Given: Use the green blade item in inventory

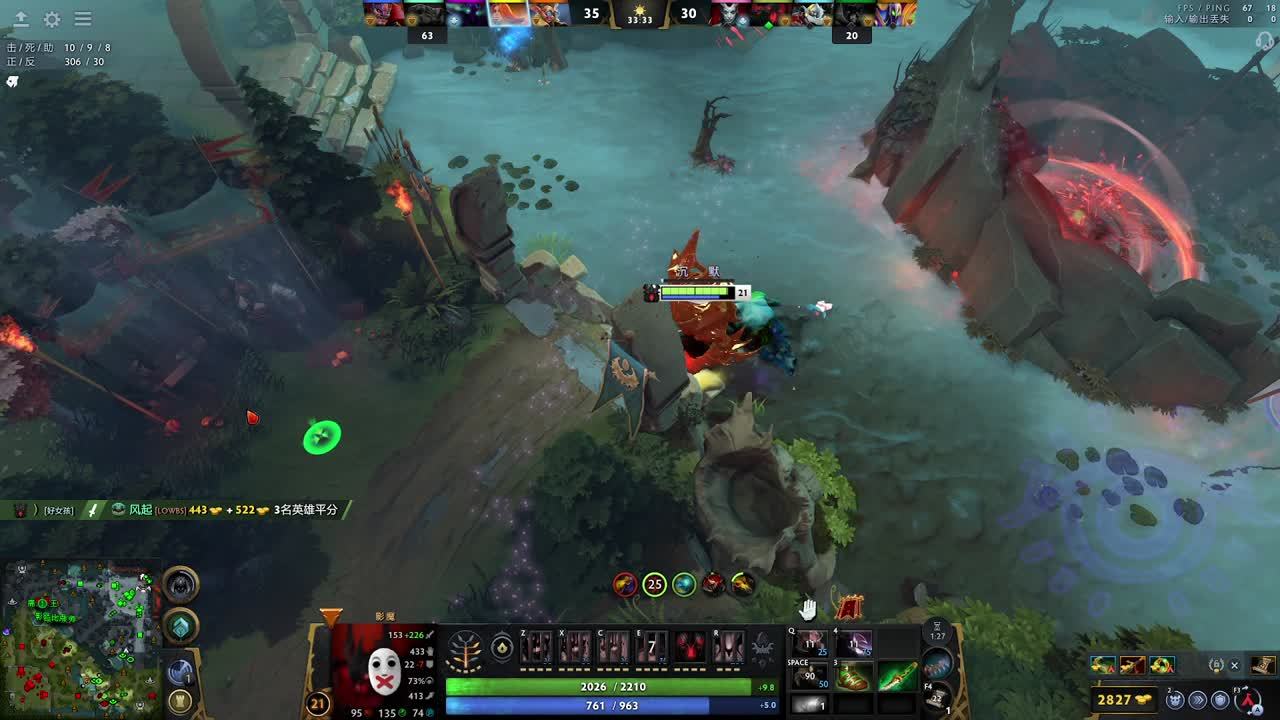Looking at the screenshot, I should 897,676.
